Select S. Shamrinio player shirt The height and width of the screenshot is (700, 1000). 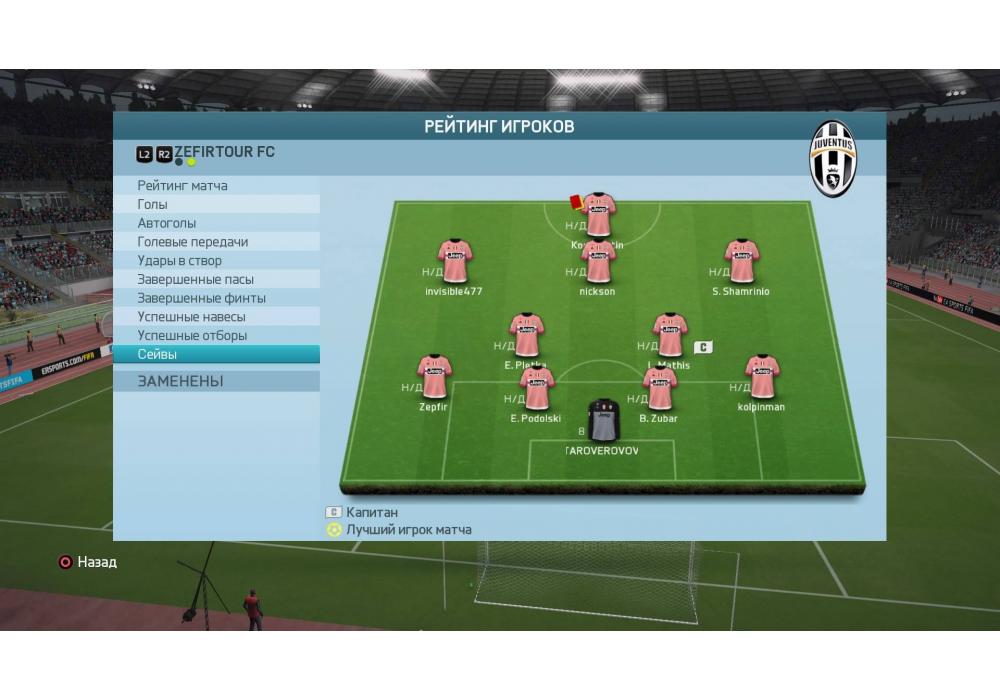(x=741, y=262)
